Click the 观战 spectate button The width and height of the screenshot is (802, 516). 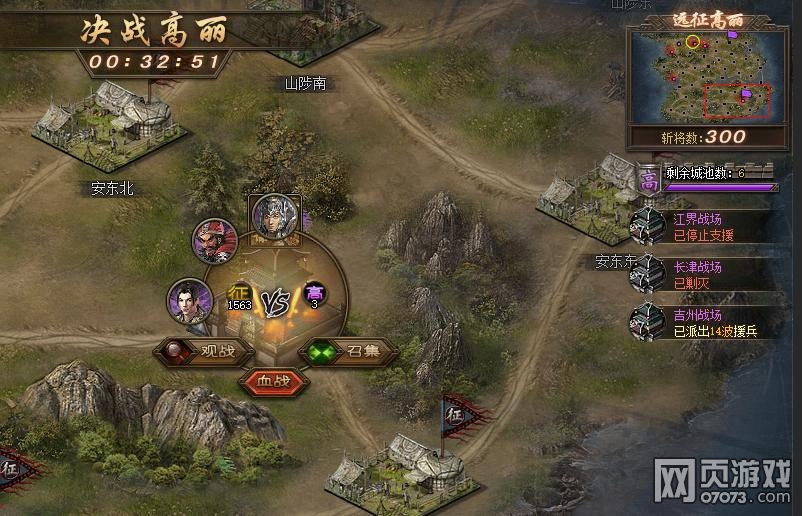pos(202,351)
